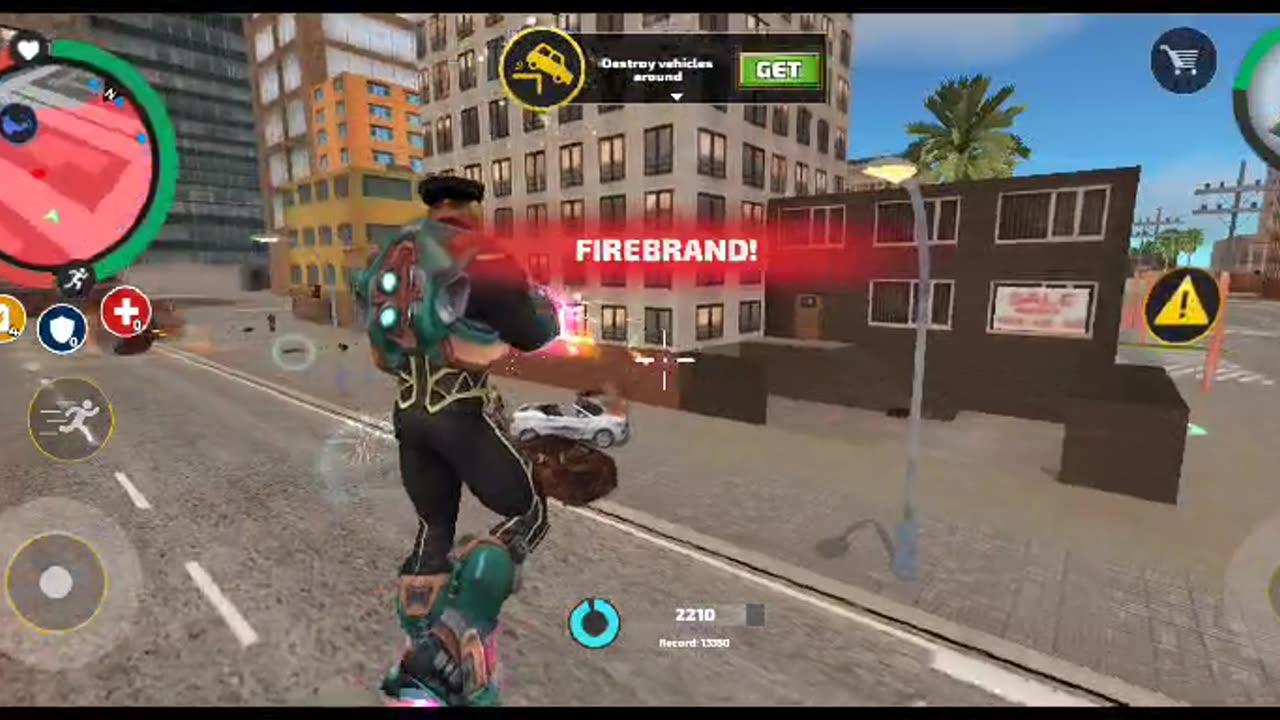
Task: Tap the vehicle destruction mission icon
Action: point(543,67)
